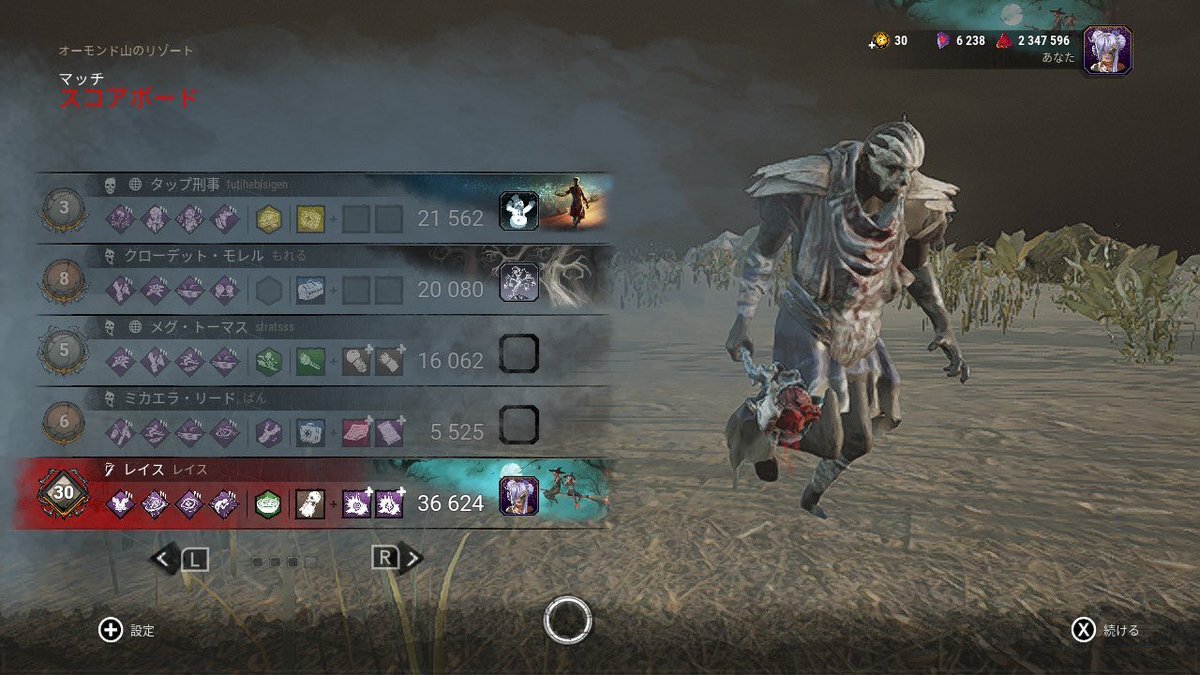The image size is (1200, 675).
Task: Click the number 30 killer grade emblem
Action: click(64, 495)
